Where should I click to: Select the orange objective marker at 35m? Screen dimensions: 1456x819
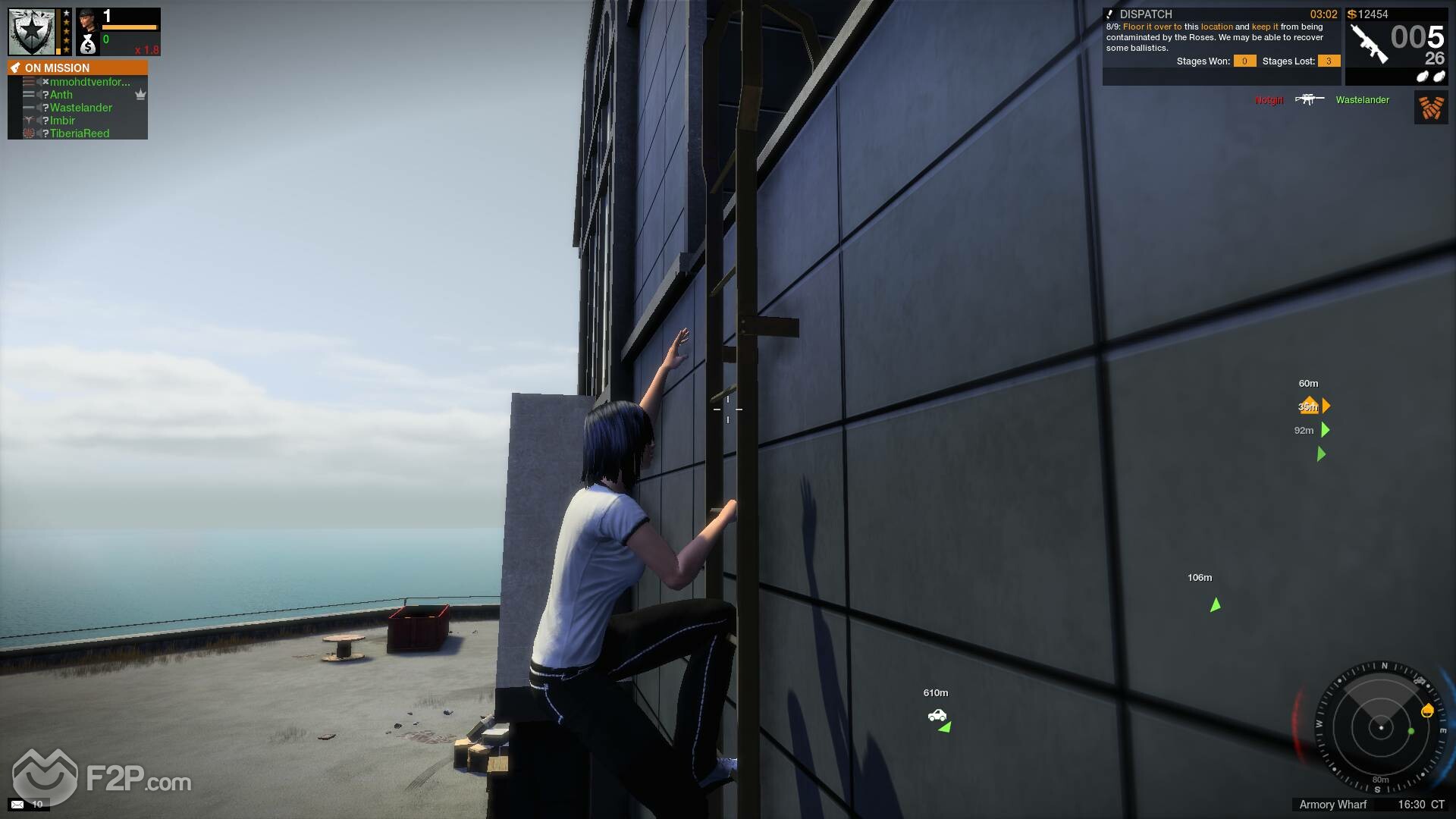pos(1308,406)
